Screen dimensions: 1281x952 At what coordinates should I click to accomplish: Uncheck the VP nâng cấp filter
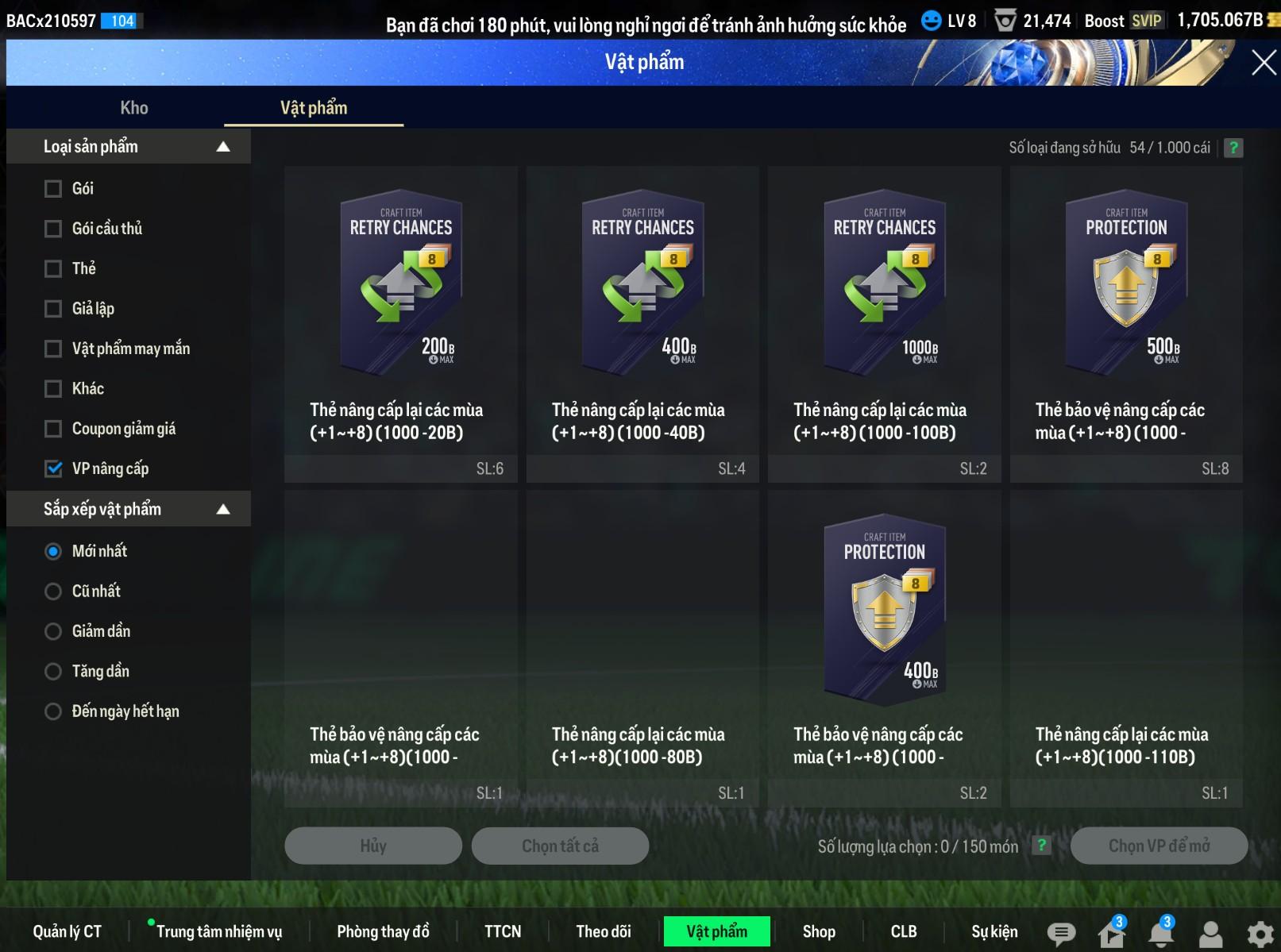point(53,468)
